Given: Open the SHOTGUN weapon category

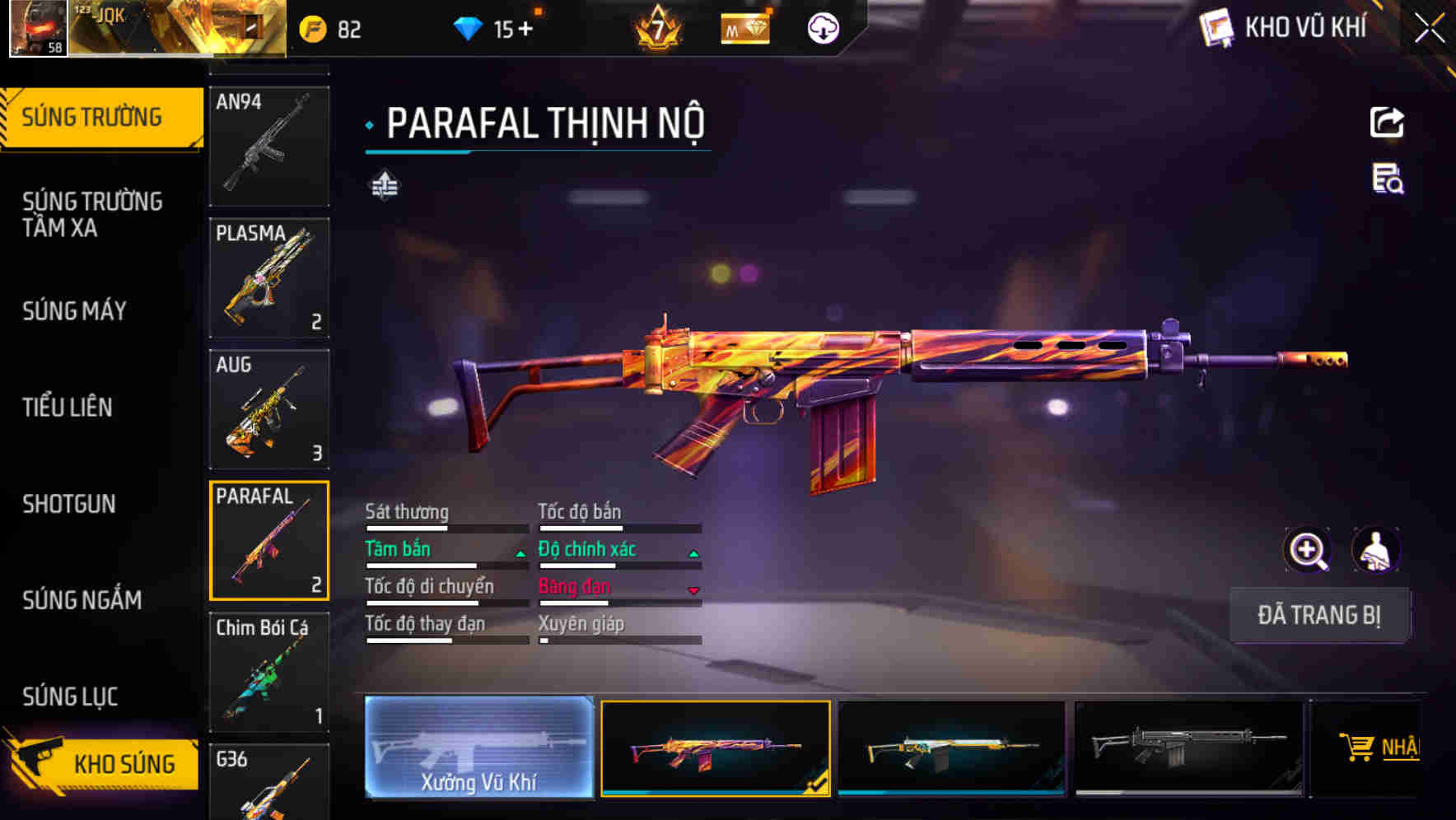Looking at the screenshot, I should point(70,504).
